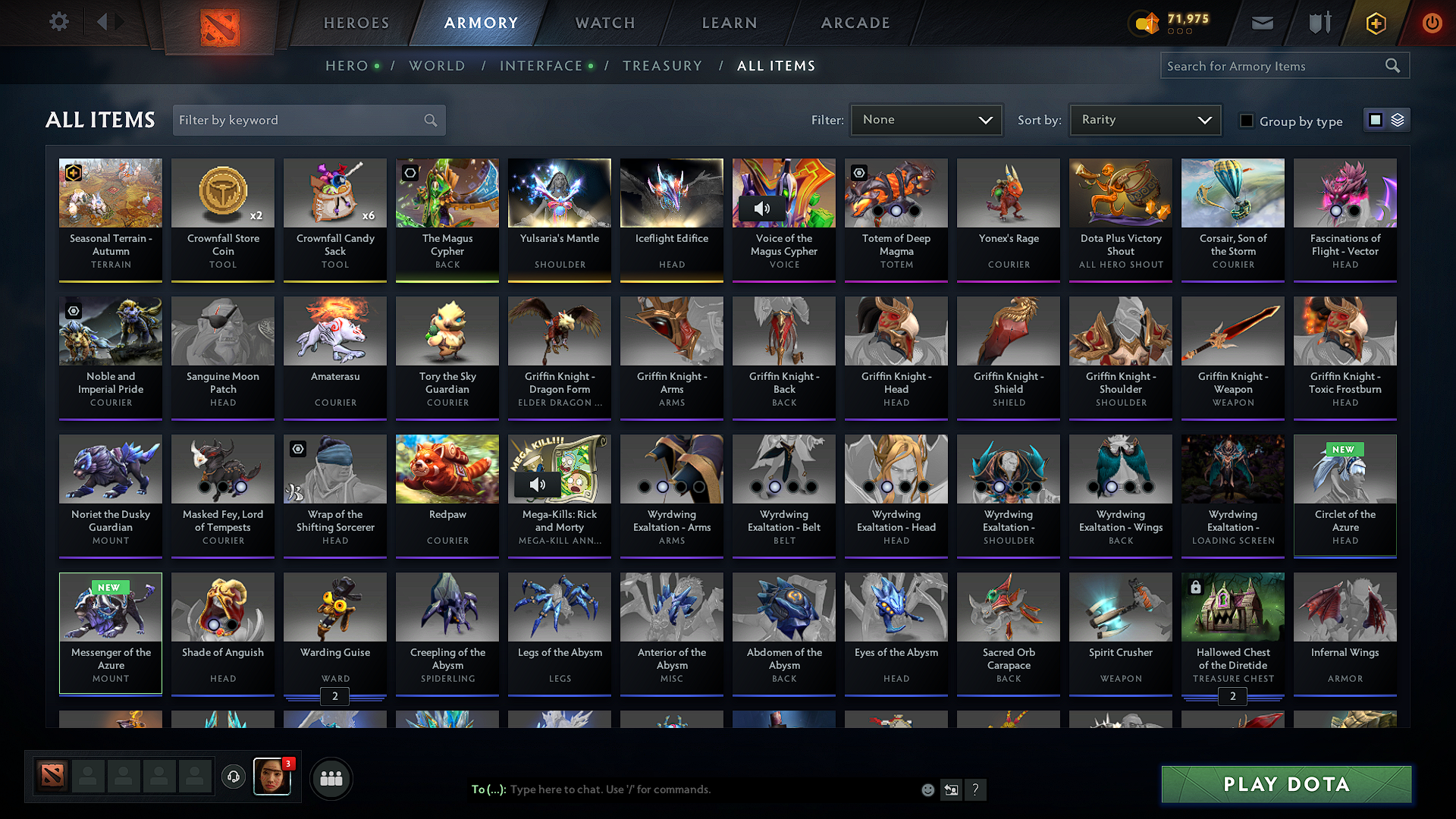This screenshot has height=819, width=1456.
Task: Open the Dota Plus hexagon icon
Action: tap(1375, 23)
